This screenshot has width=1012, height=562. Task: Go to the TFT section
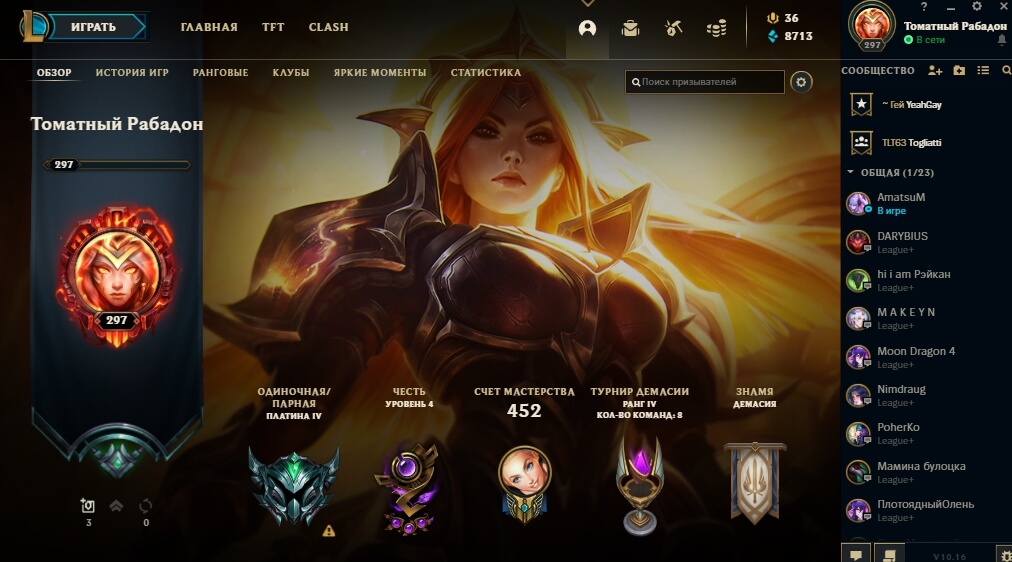point(273,27)
